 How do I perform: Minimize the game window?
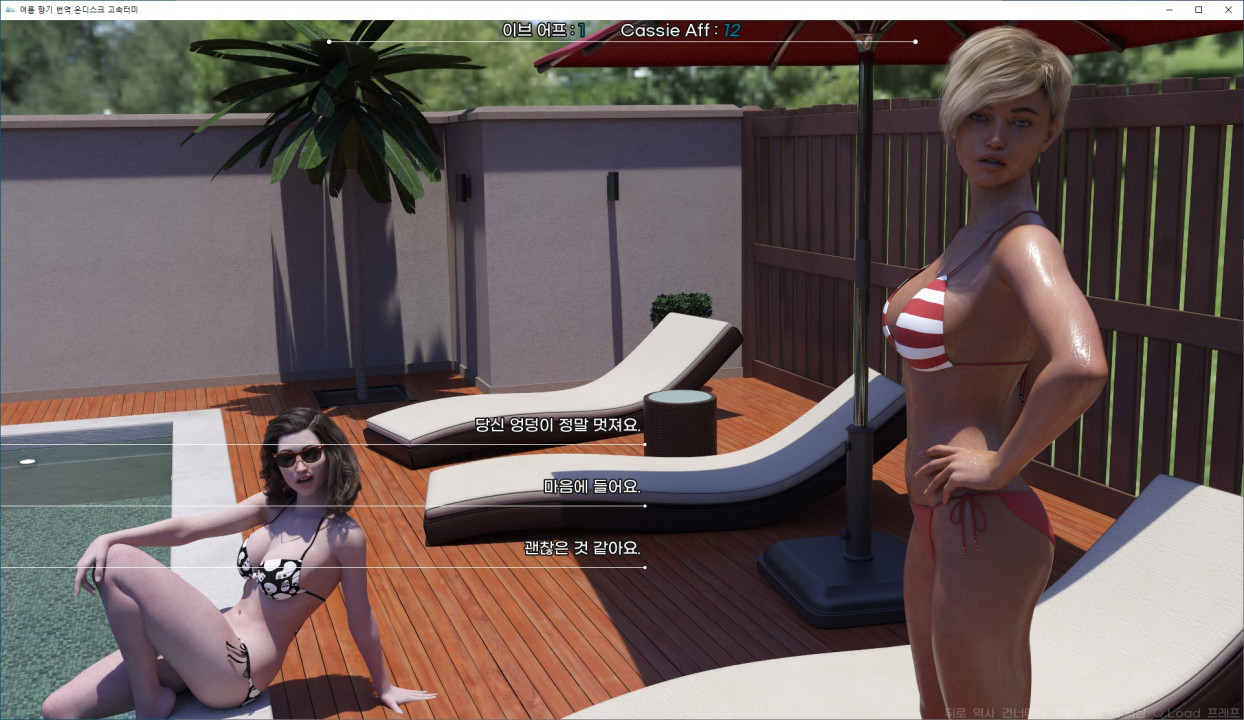pos(1169,9)
